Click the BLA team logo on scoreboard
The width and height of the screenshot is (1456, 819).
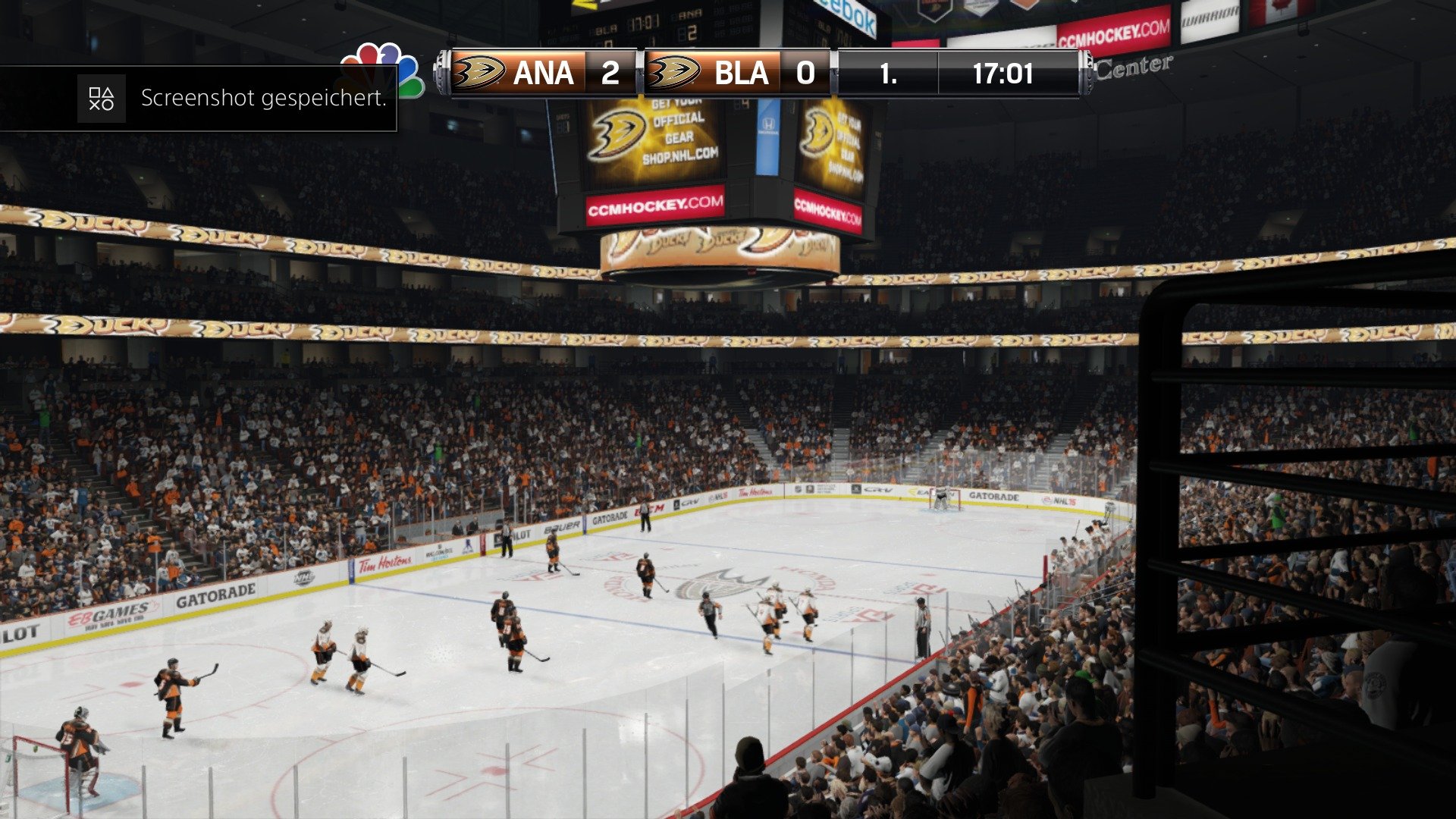pos(675,72)
